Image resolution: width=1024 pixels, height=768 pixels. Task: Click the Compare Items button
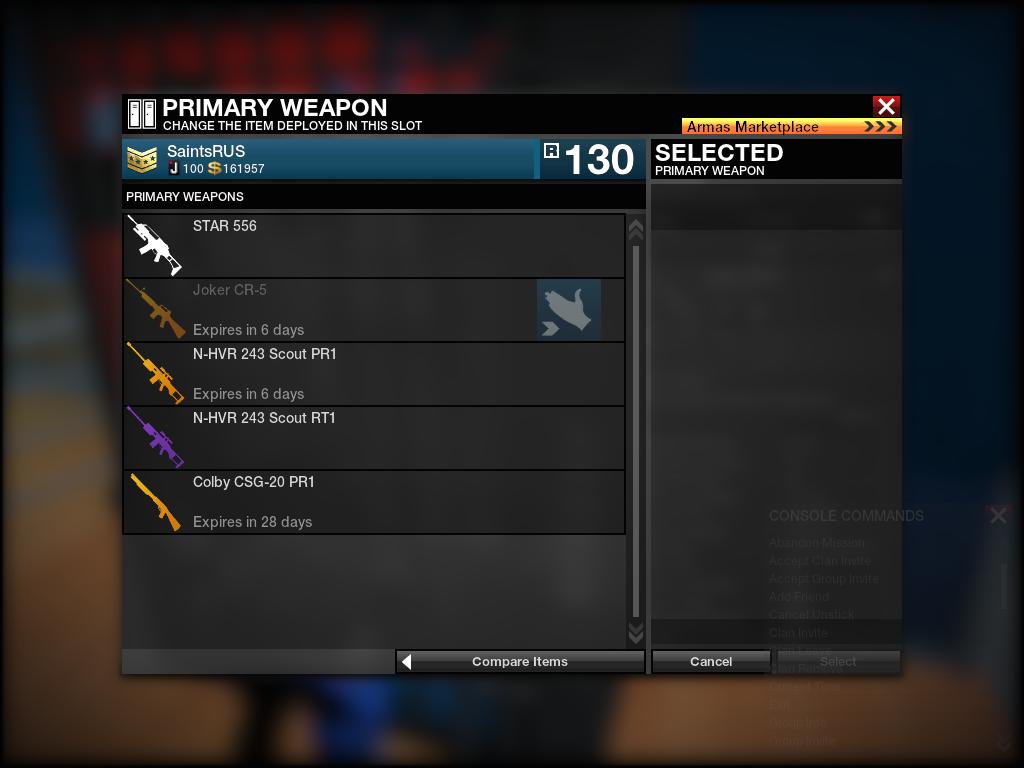coord(520,661)
